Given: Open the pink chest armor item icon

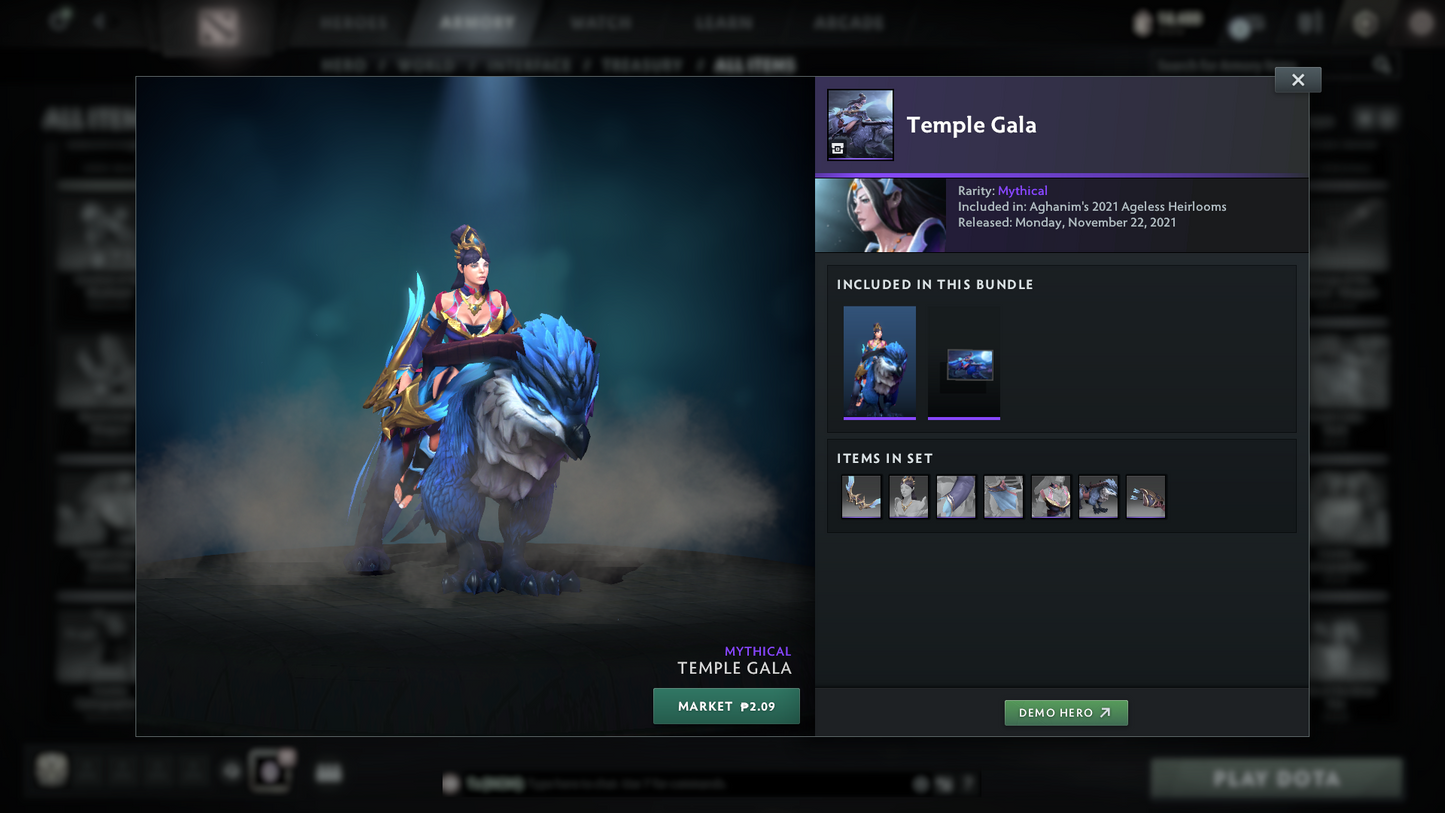Looking at the screenshot, I should pos(1051,497).
